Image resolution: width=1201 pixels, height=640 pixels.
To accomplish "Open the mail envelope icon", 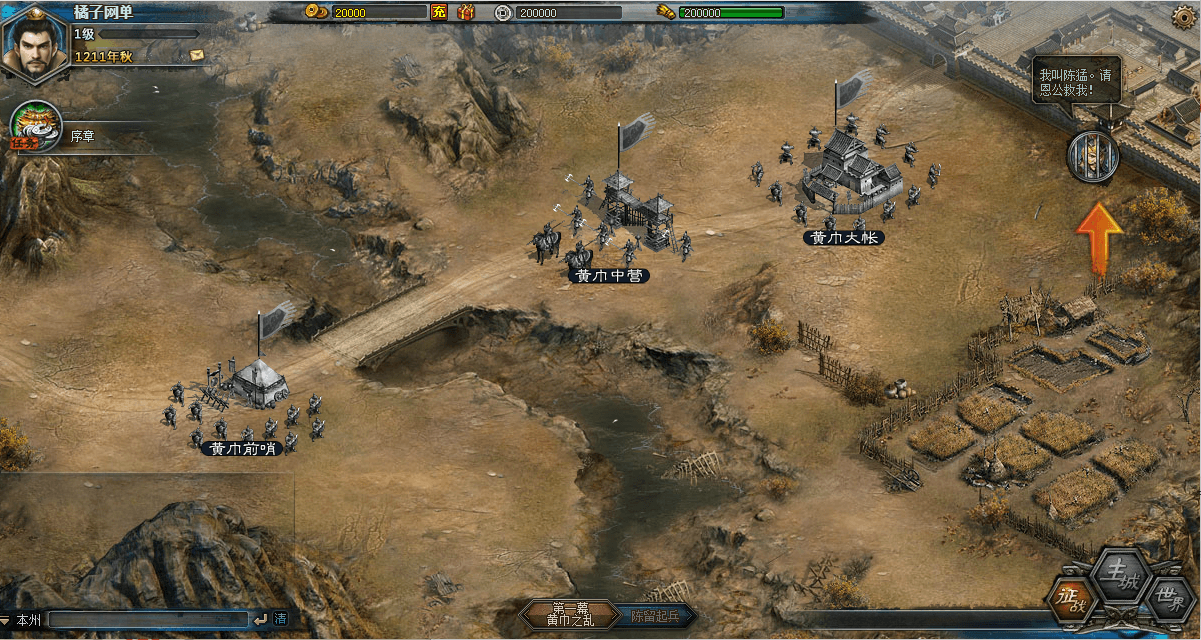I will point(196,54).
